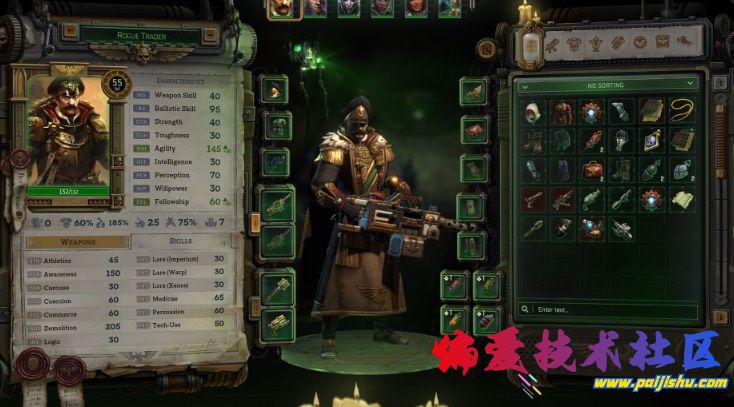Click the equipped hammer weapon slot
Image resolution: width=734 pixels, height=407 pixels.
[277, 287]
